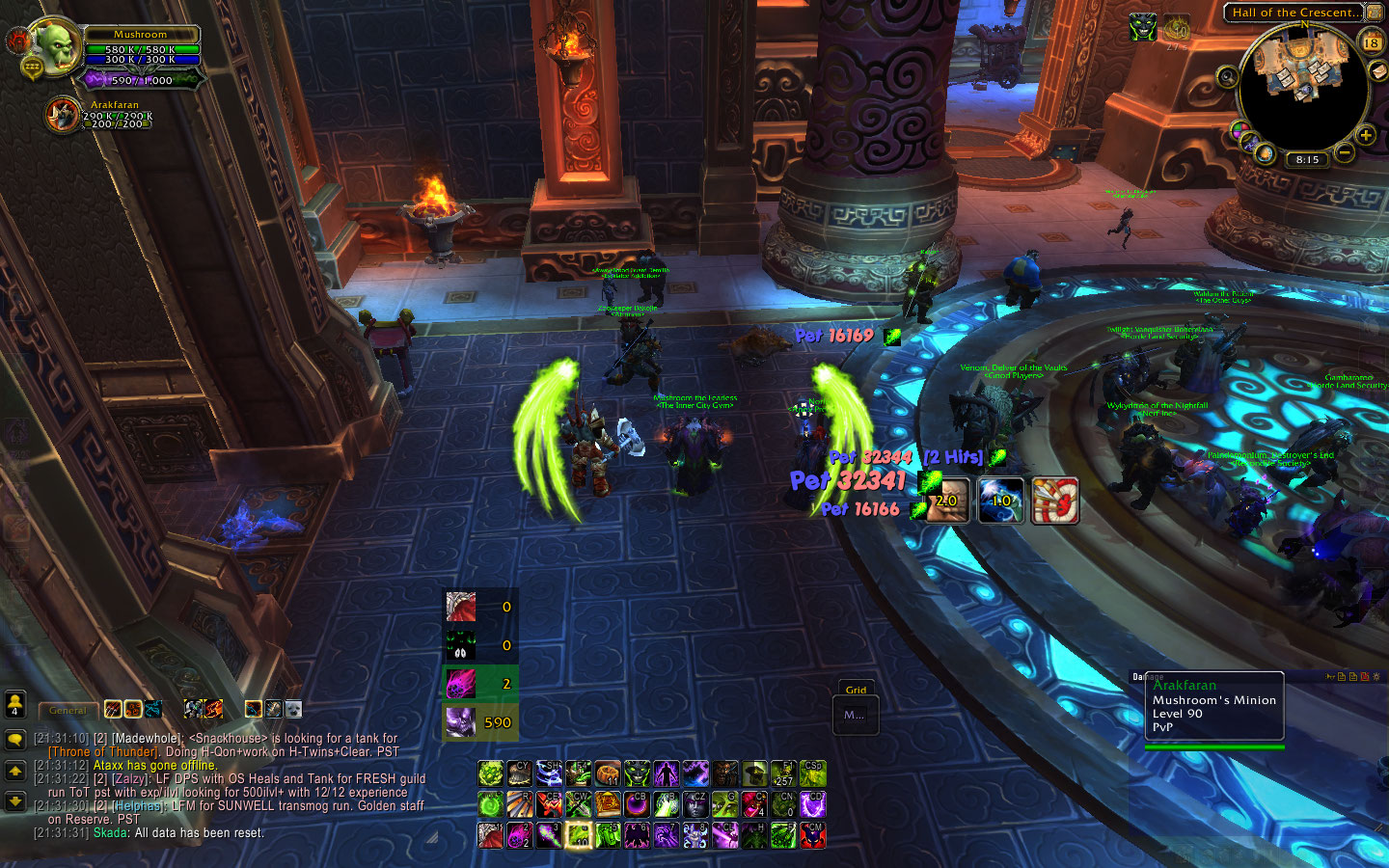
Task: Click the Throne of Thunder chat link
Action: tap(102, 752)
